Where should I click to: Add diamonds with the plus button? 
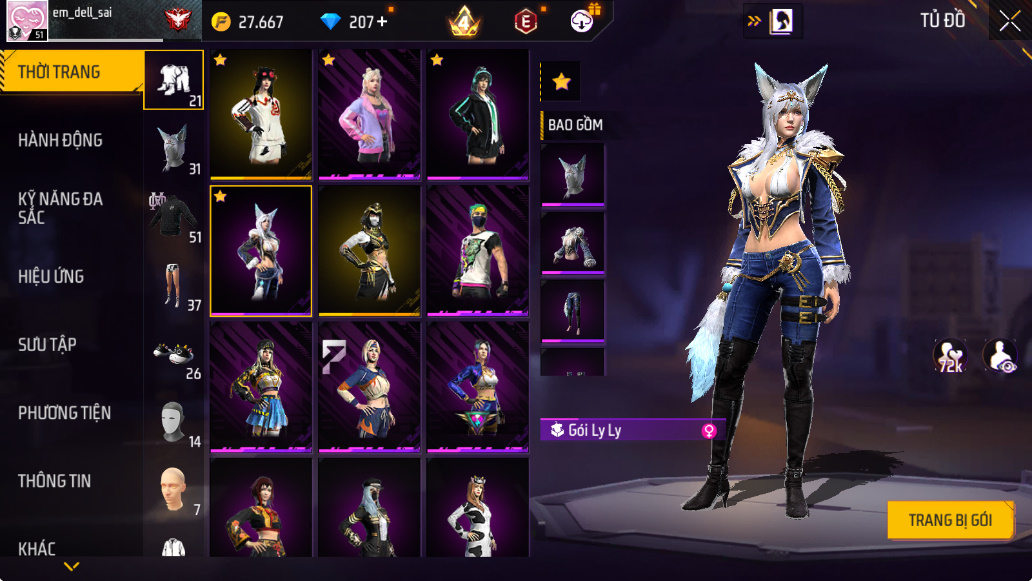pos(382,22)
